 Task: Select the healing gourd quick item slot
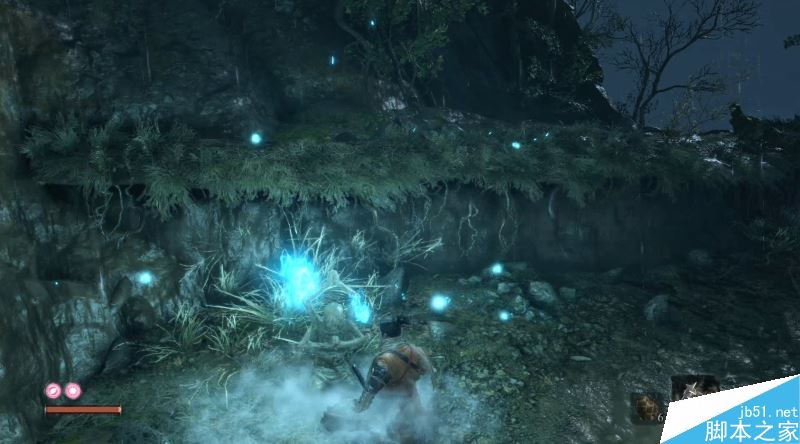tap(647, 407)
